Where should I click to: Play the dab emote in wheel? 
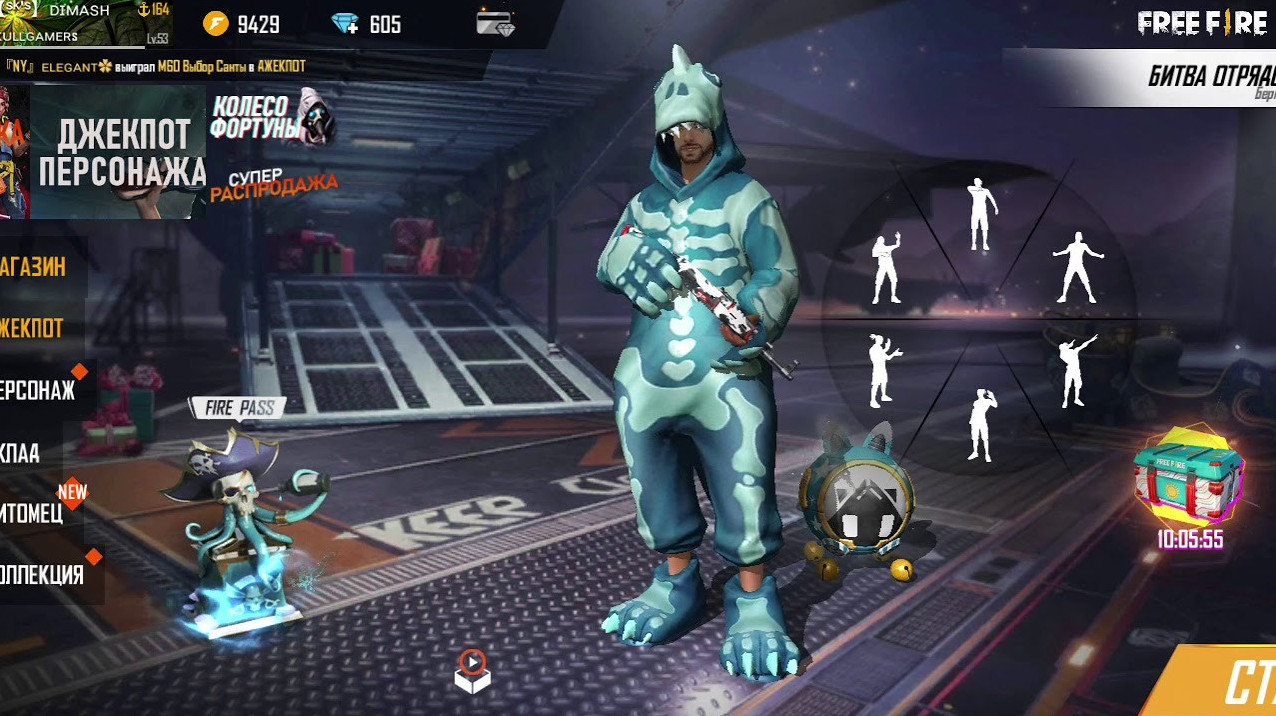(x=1075, y=370)
